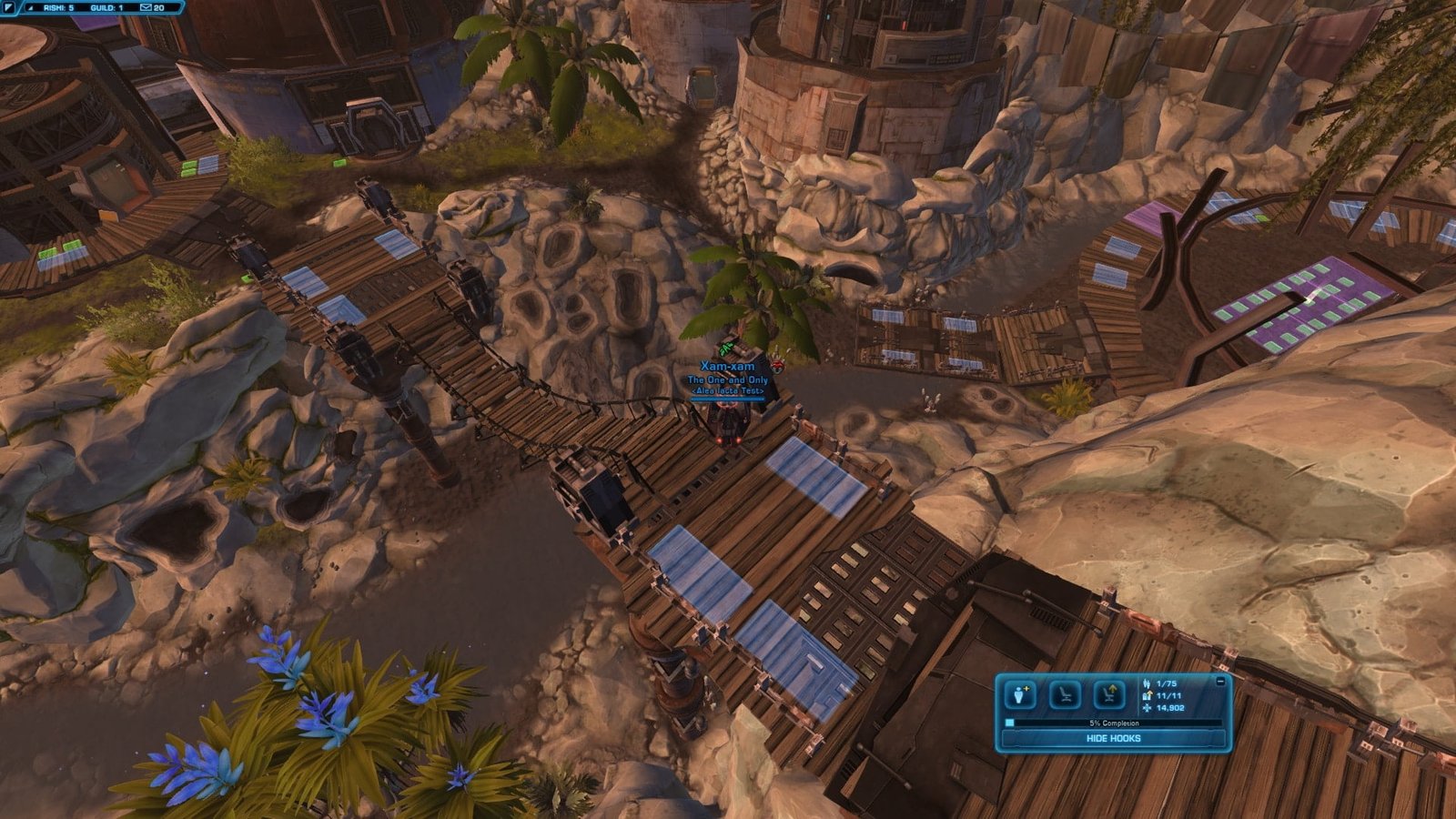The image size is (1456, 819).
Task: Choose the plain chair decoration icon
Action: [1064, 695]
